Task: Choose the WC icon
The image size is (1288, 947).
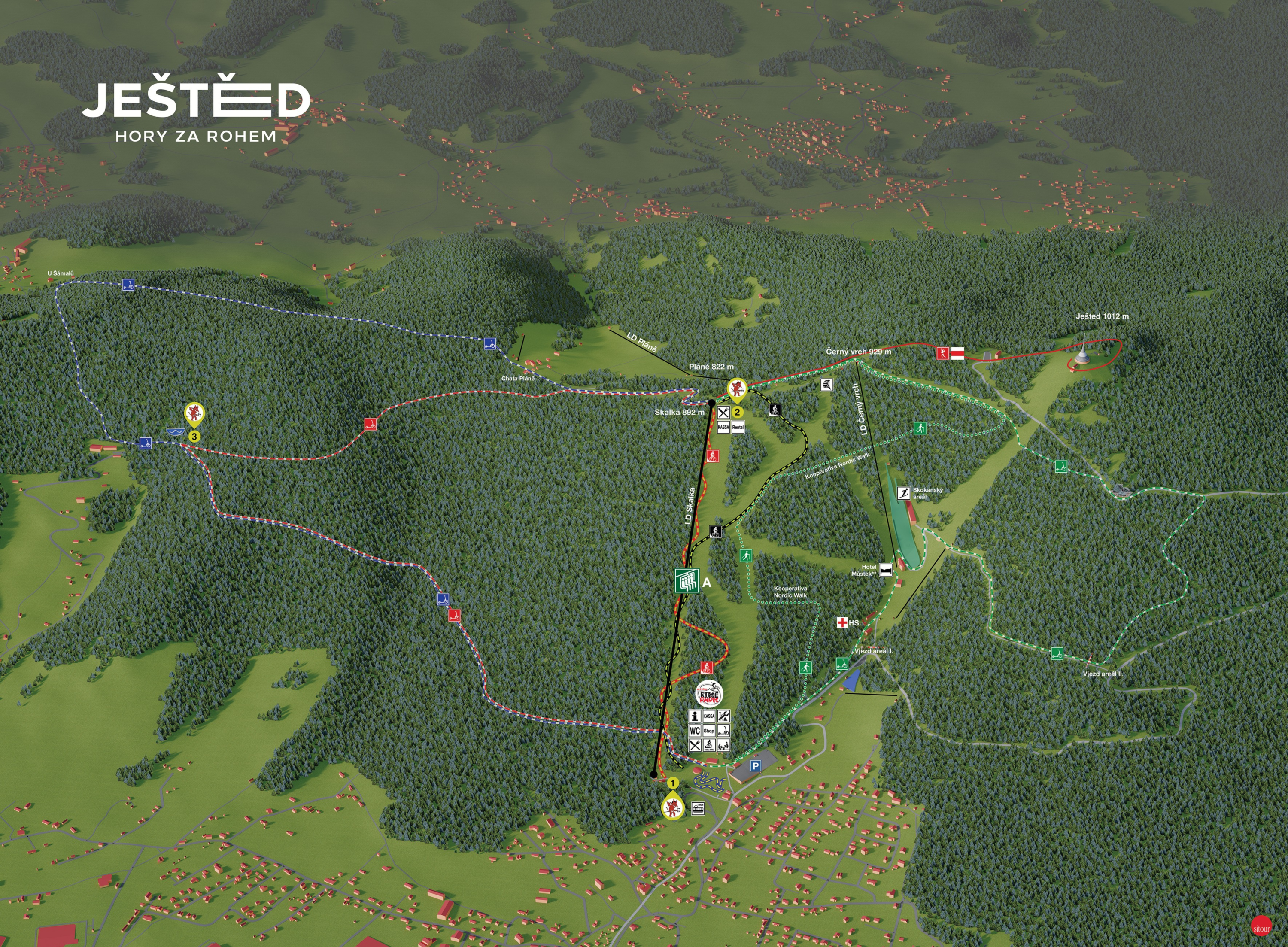Action: coord(695,731)
